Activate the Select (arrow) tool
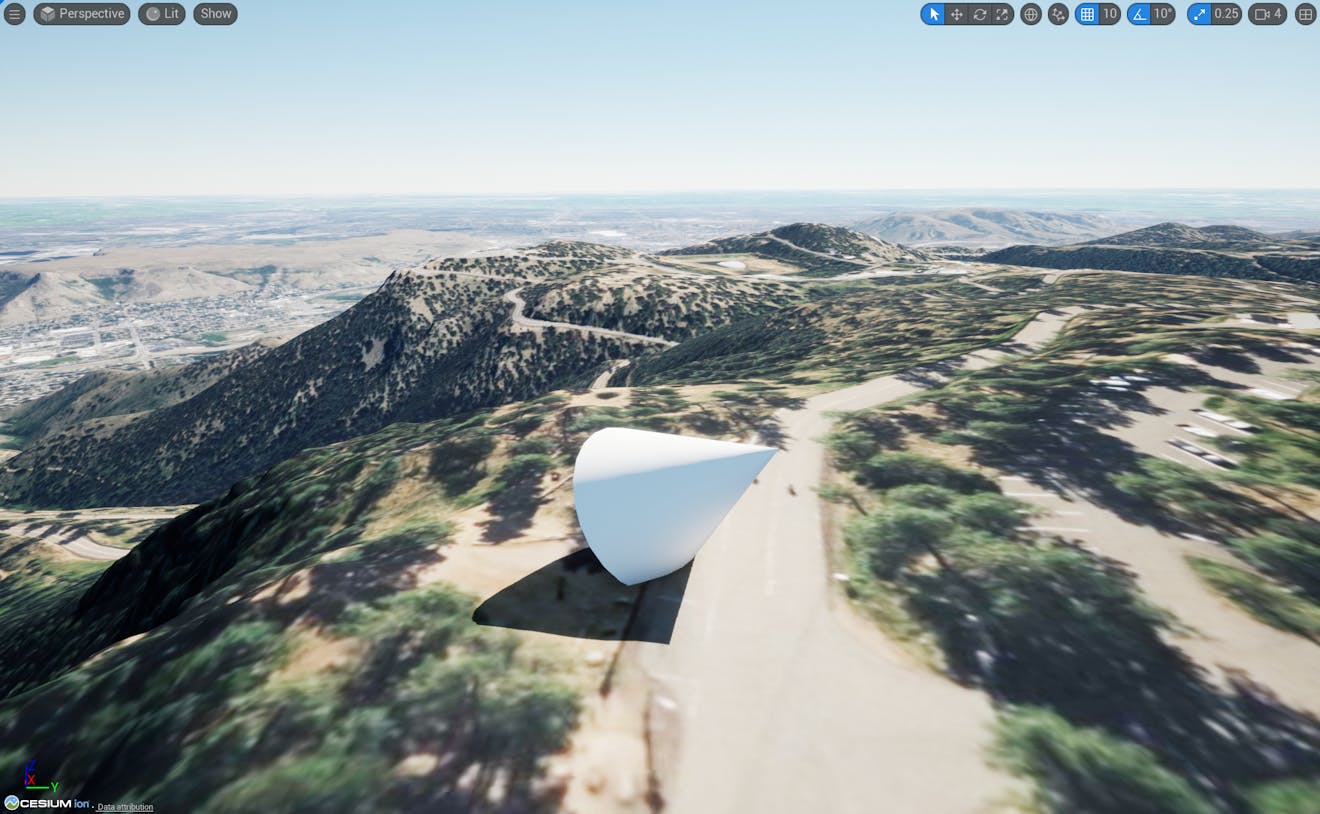The width and height of the screenshot is (1320, 814). coord(933,14)
